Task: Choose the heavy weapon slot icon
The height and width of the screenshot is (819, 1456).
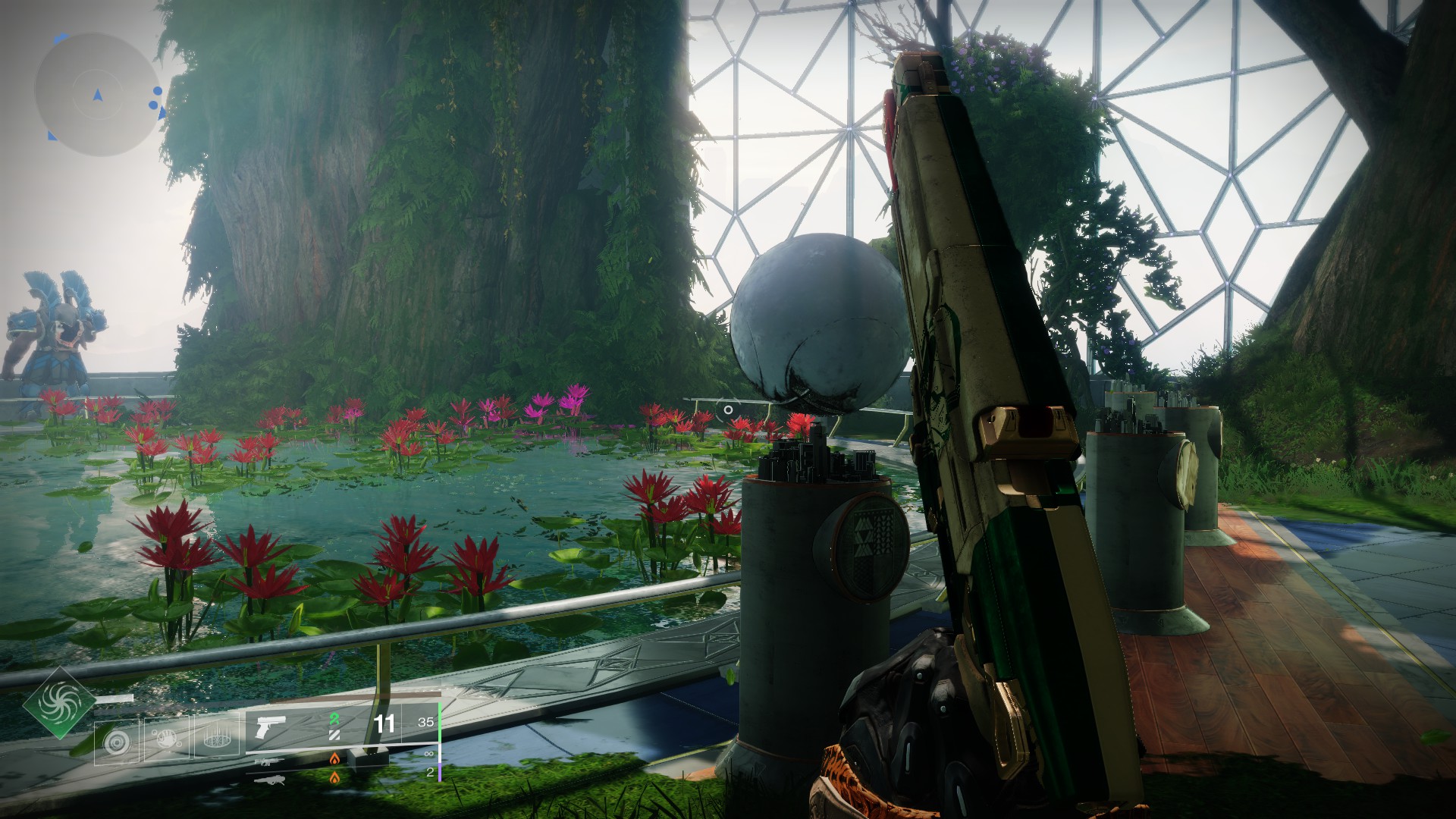Action: [x=269, y=779]
